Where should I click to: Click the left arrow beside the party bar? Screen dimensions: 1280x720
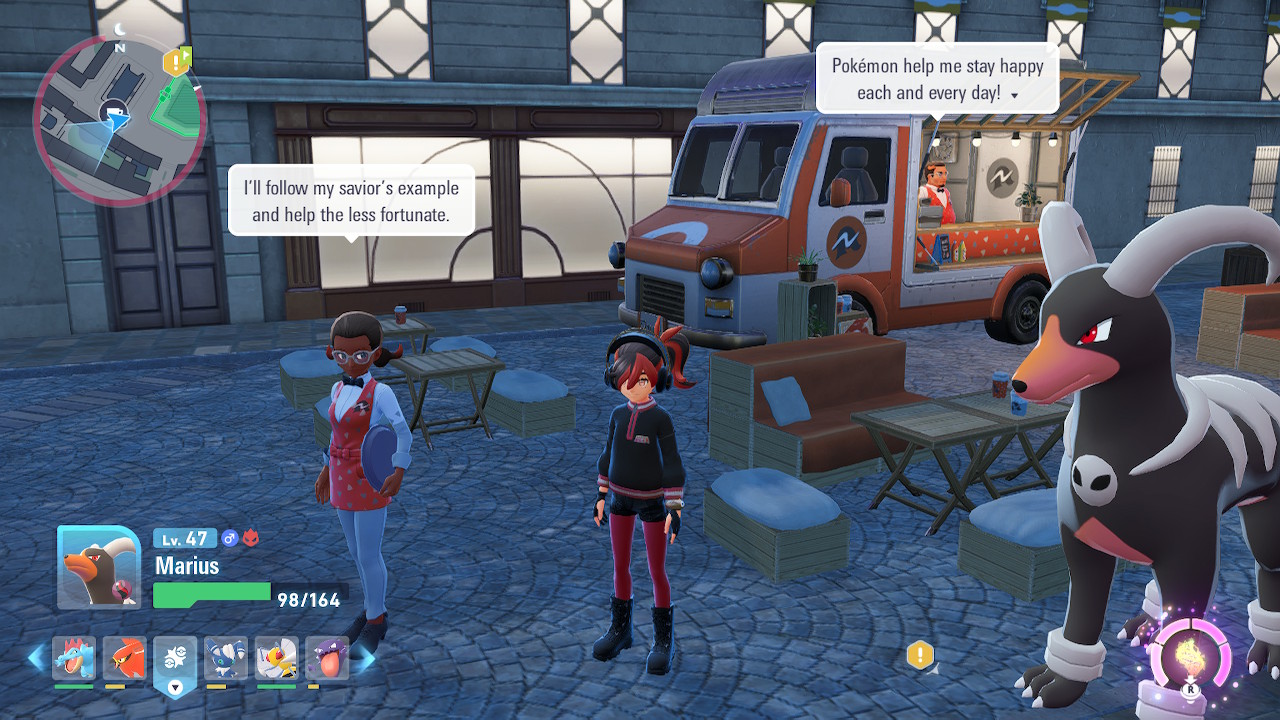[x=36, y=657]
